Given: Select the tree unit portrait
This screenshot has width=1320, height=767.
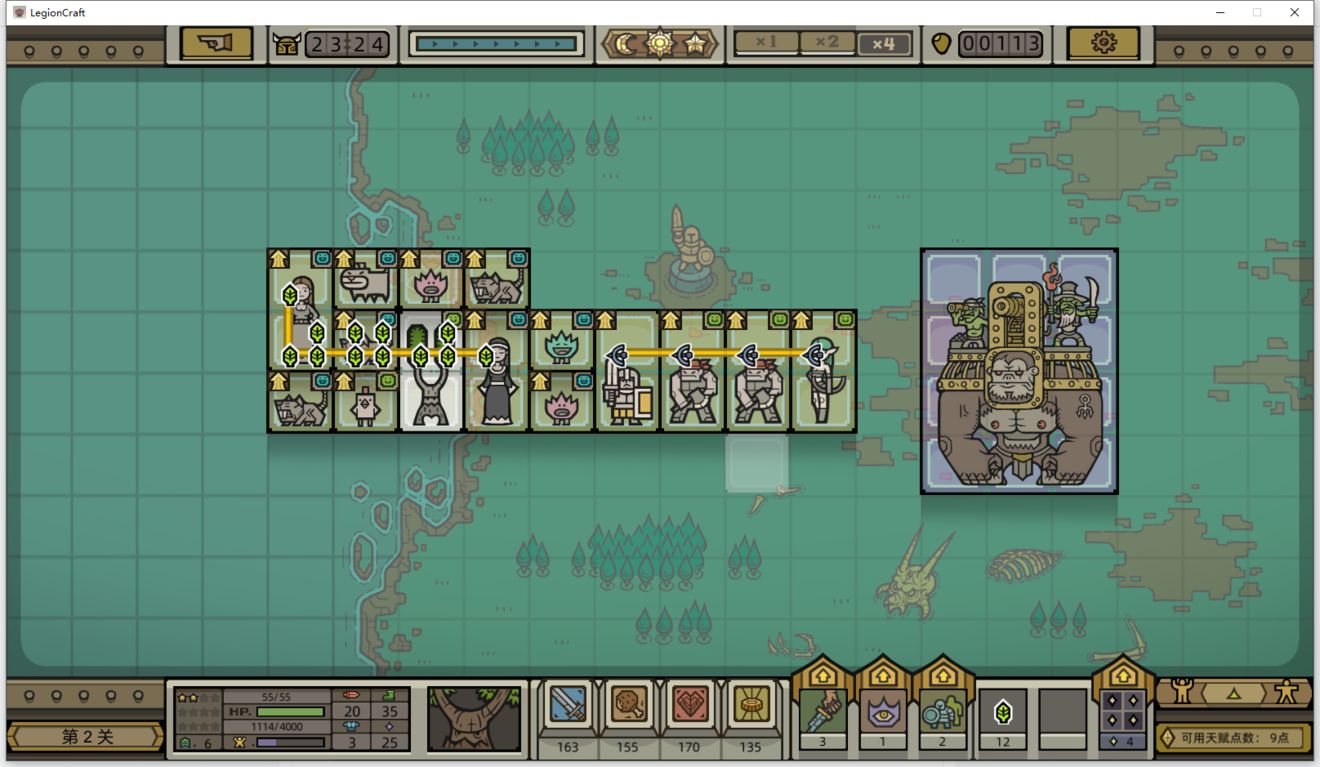Looking at the screenshot, I should click(x=474, y=718).
